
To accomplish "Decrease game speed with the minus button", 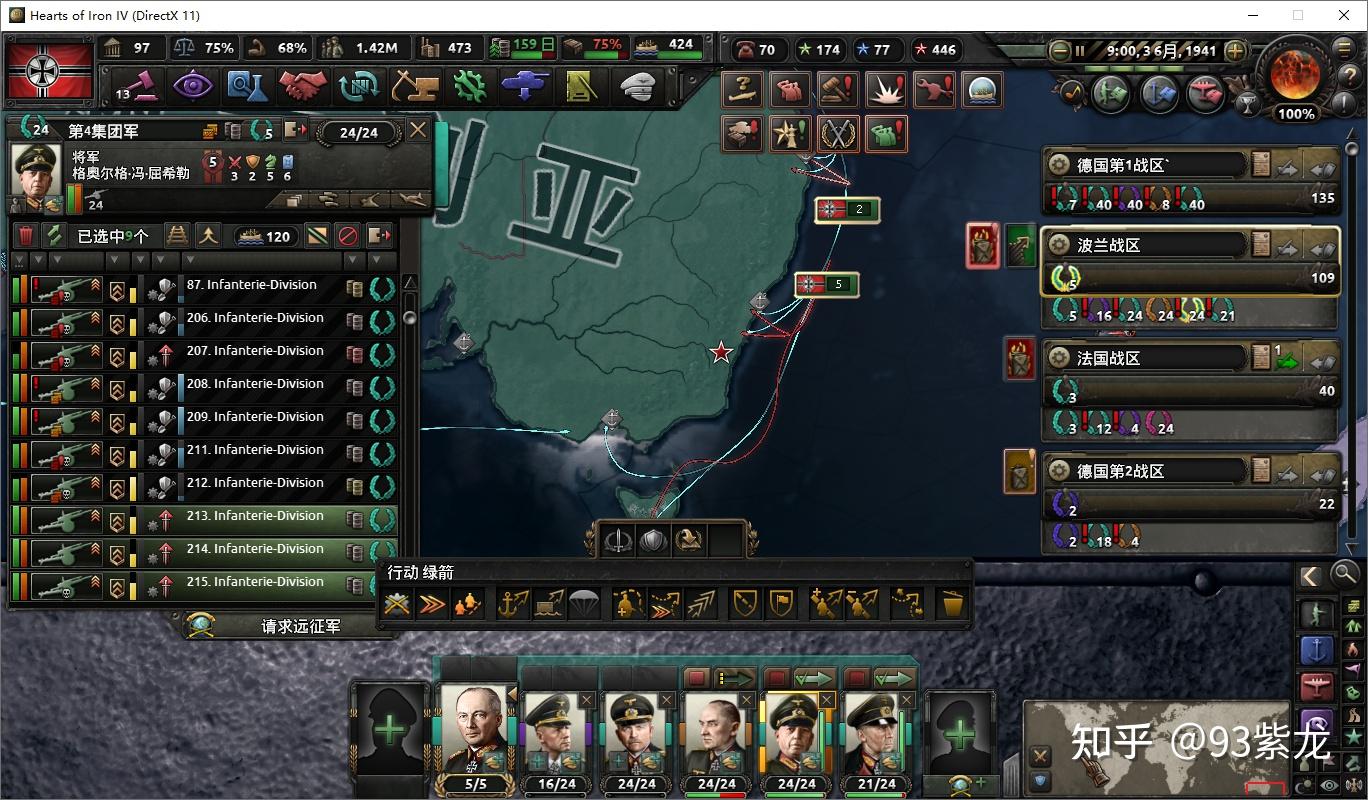I will point(1059,50).
